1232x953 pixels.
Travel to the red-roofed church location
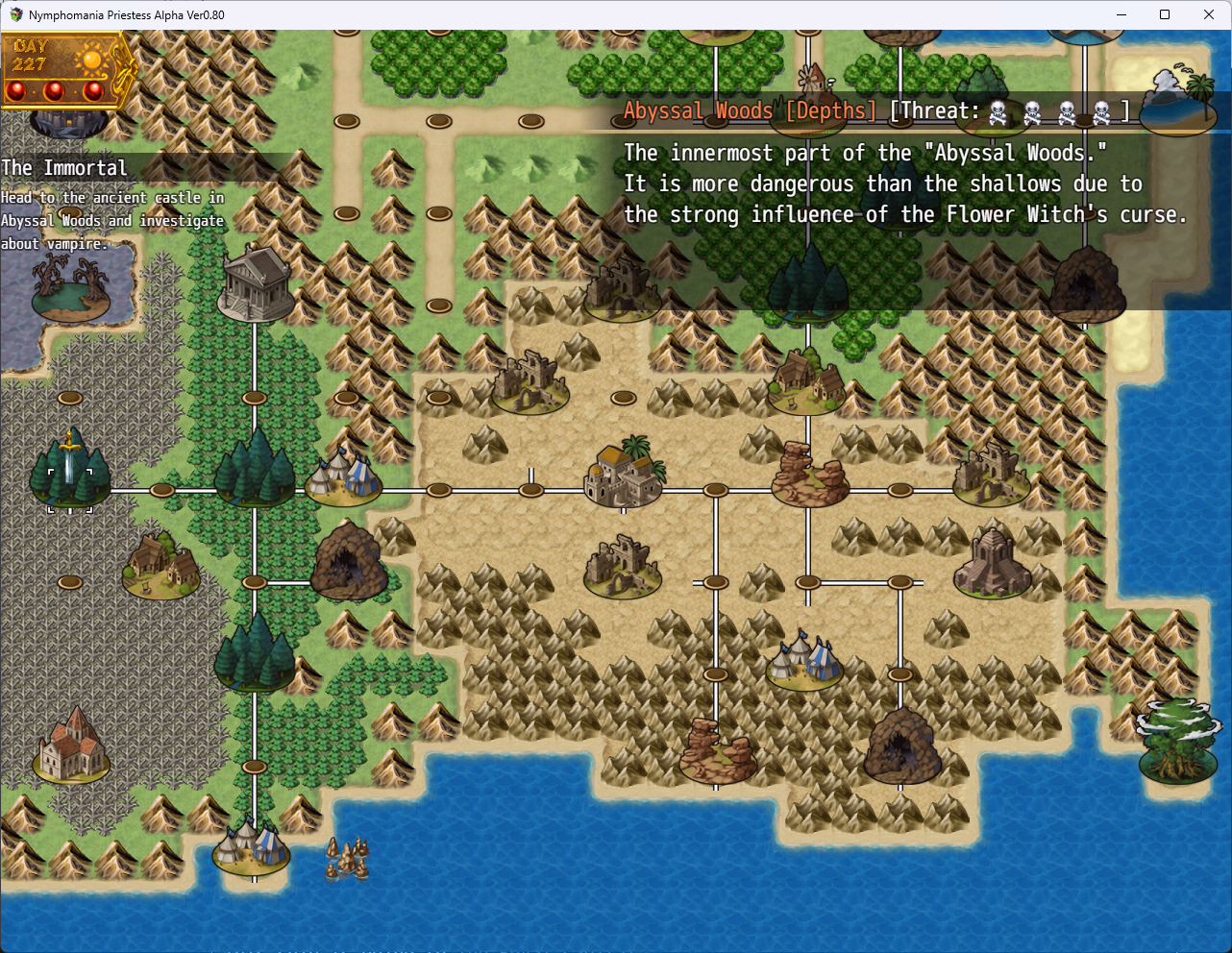[x=71, y=746]
